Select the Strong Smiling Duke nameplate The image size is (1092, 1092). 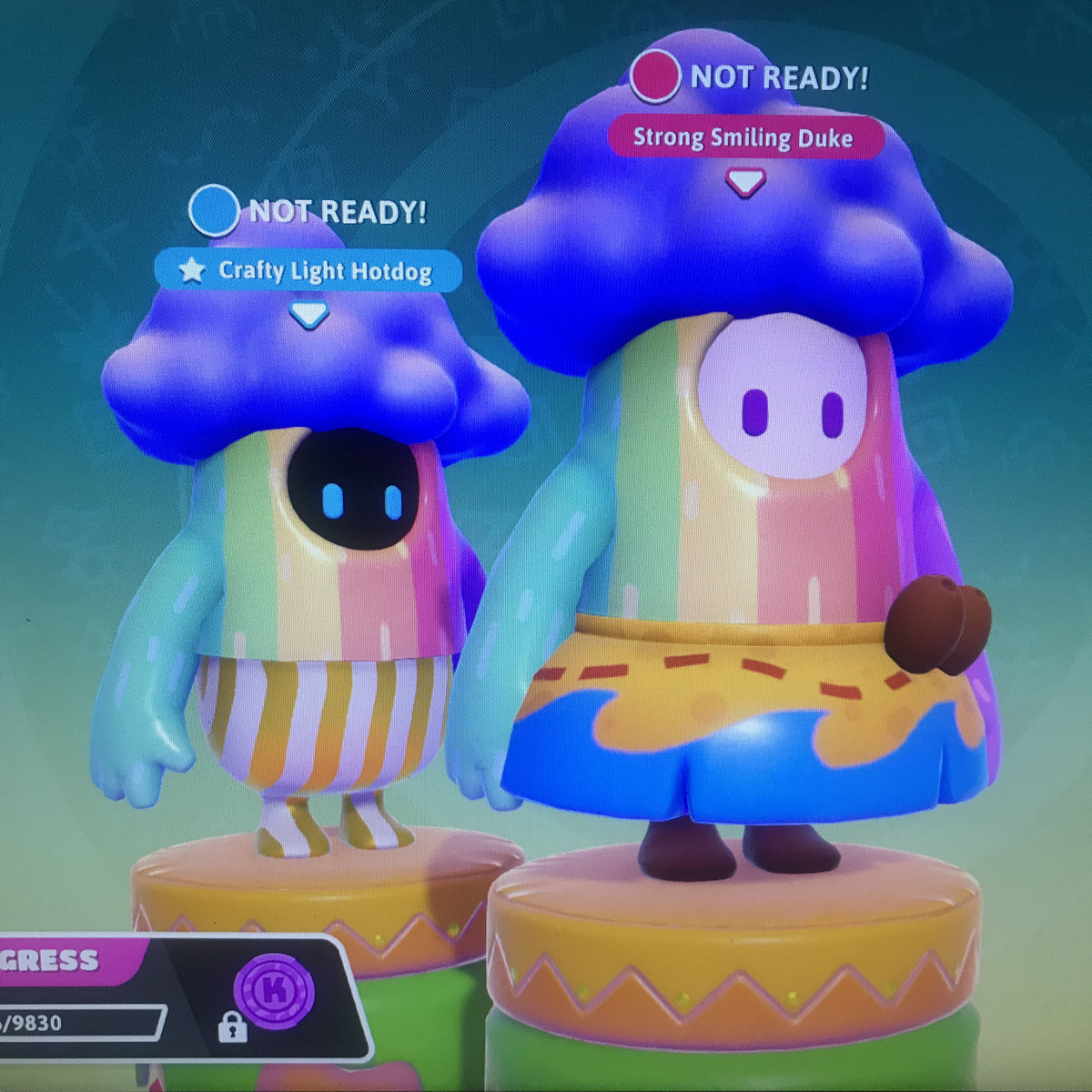pyautogui.click(x=744, y=138)
